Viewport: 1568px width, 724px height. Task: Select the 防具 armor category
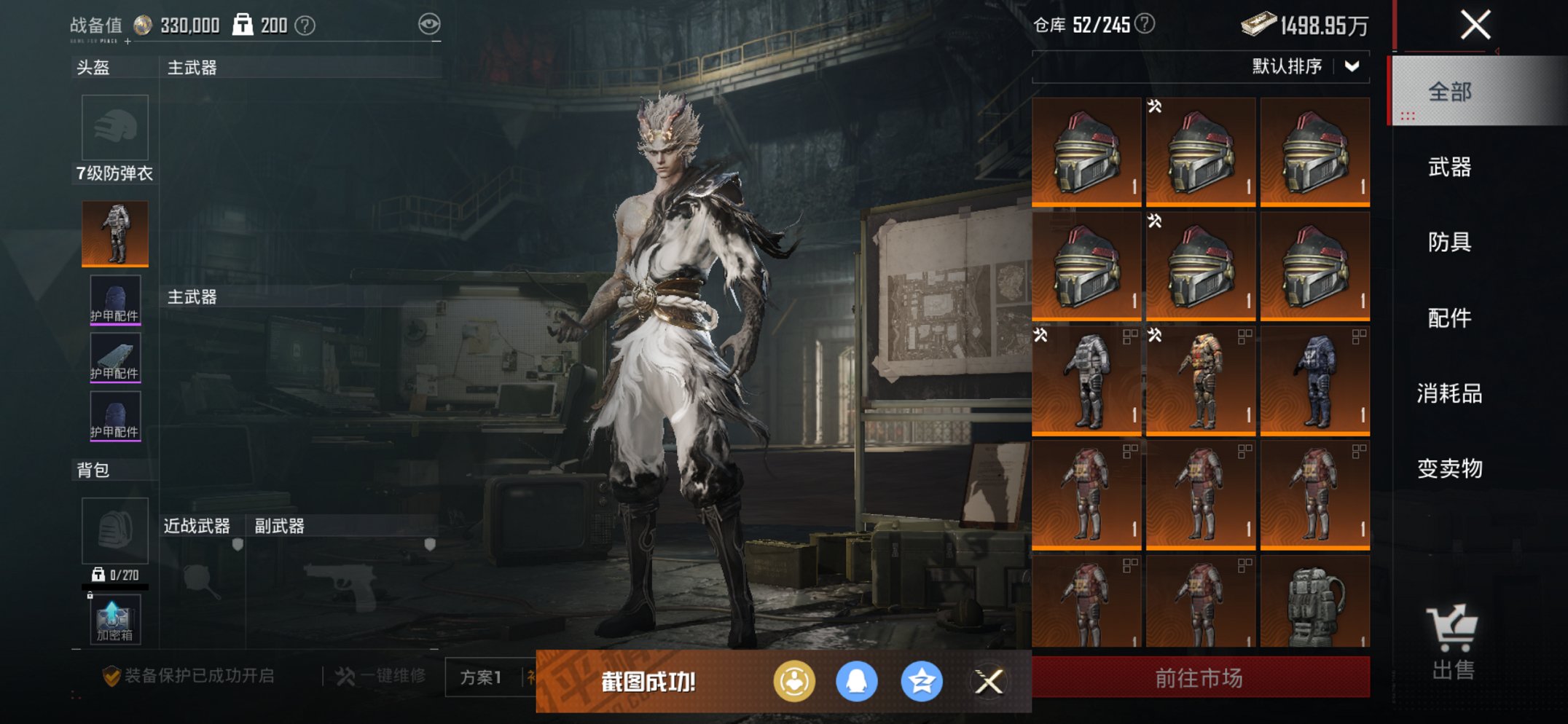(x=1449, y=242)
